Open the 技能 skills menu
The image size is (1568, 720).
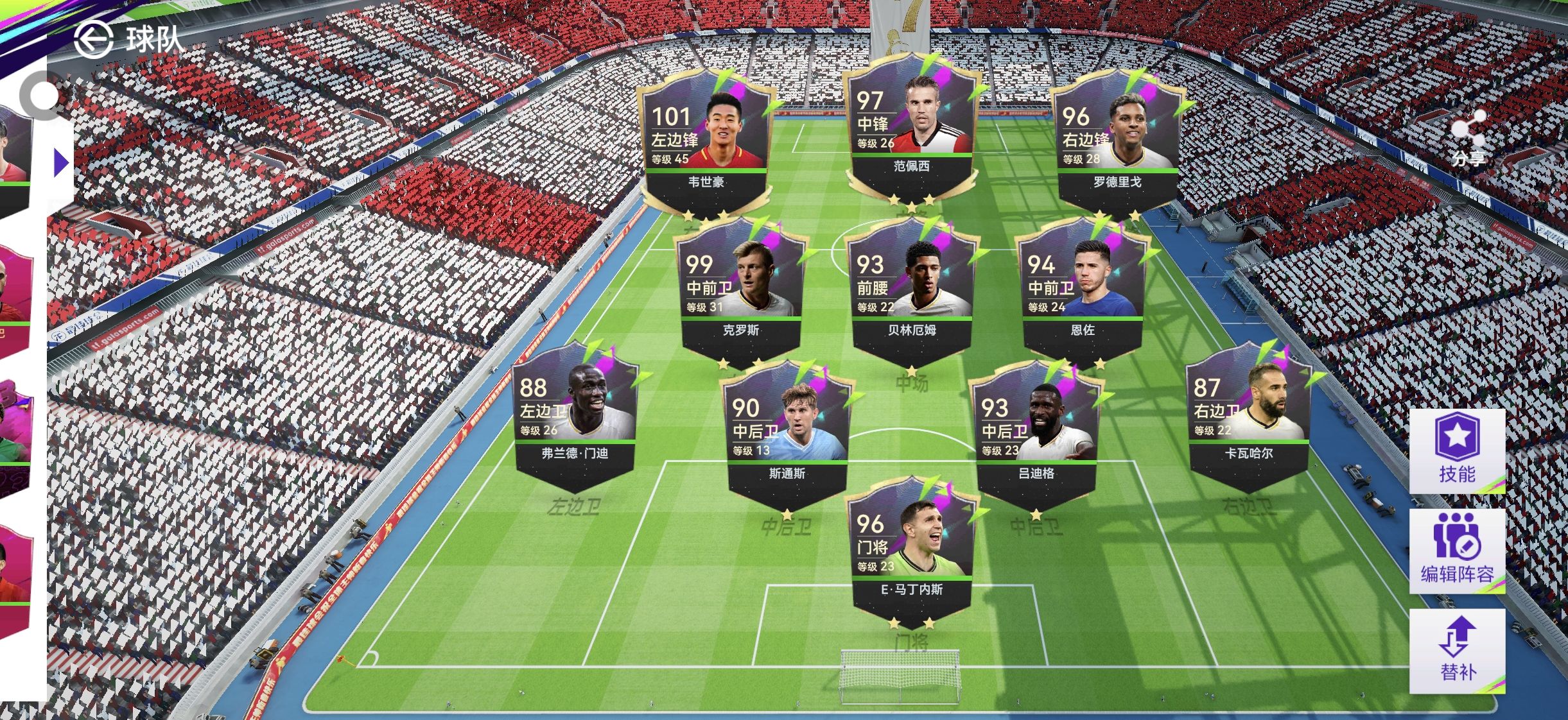[x=1457, y=450]
